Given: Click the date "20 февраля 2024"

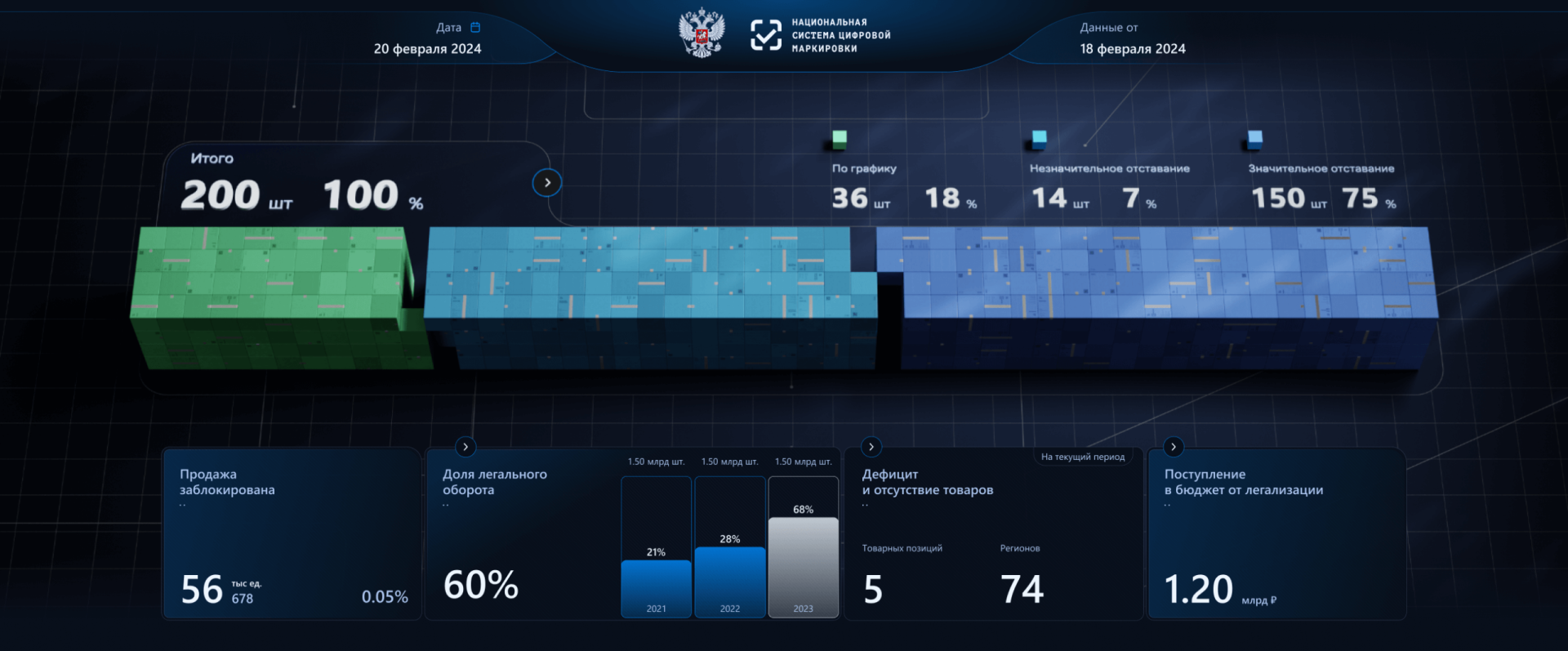Looking at the screenshot, I should coord(428,49).
